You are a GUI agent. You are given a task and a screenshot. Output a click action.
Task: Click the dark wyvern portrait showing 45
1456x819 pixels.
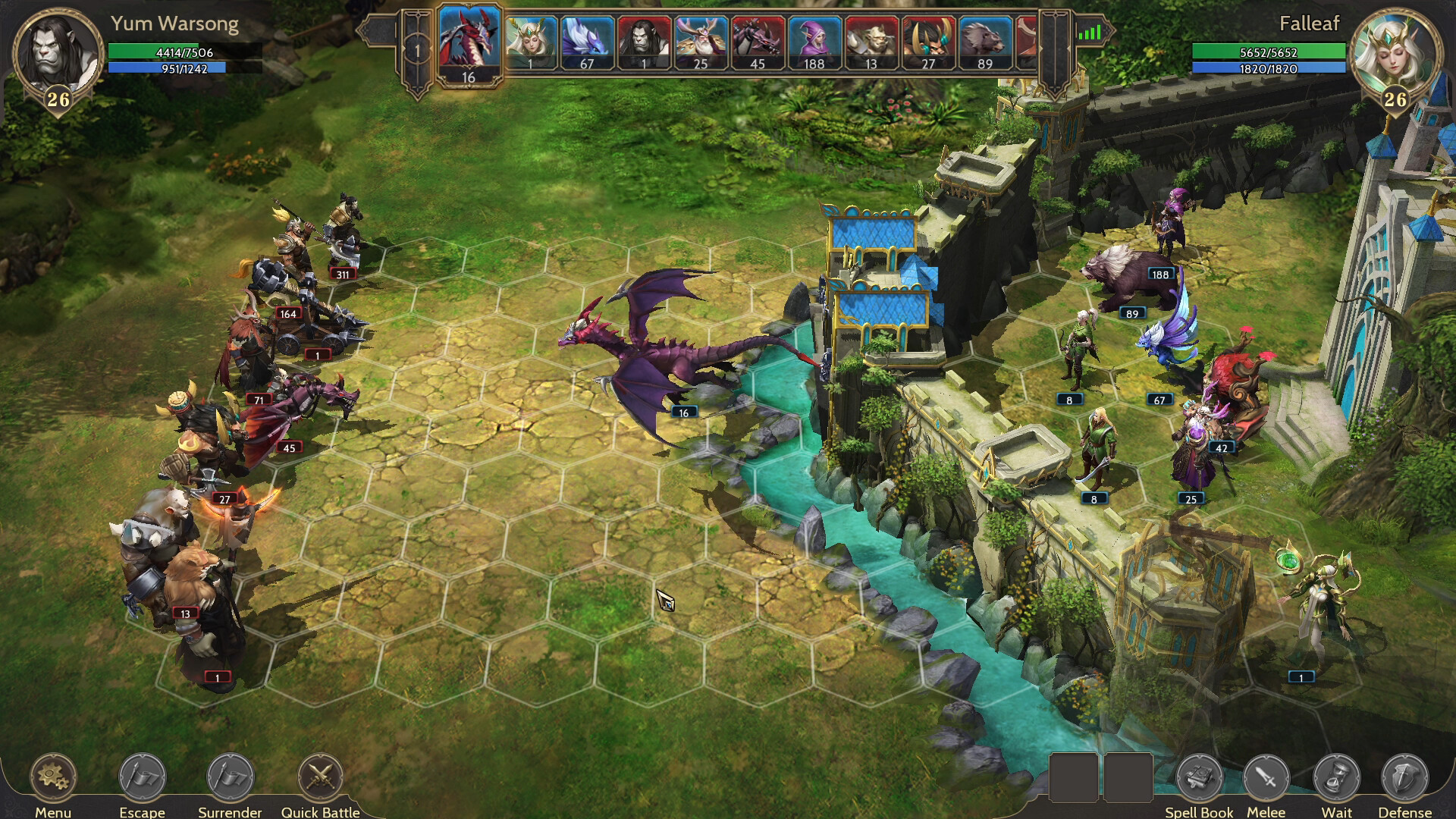pos(758,42)
